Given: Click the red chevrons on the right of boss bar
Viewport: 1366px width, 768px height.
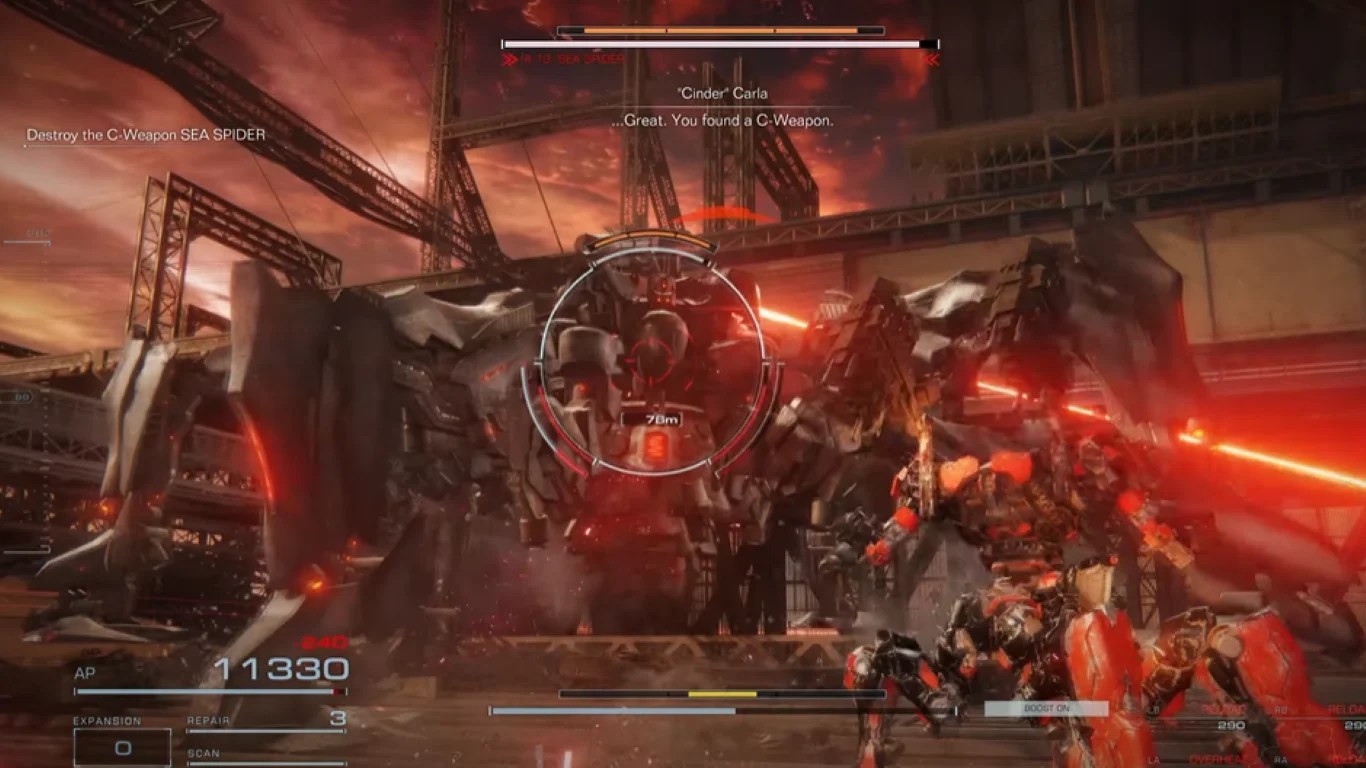Looking at the screenshot, I should [931, 57].
